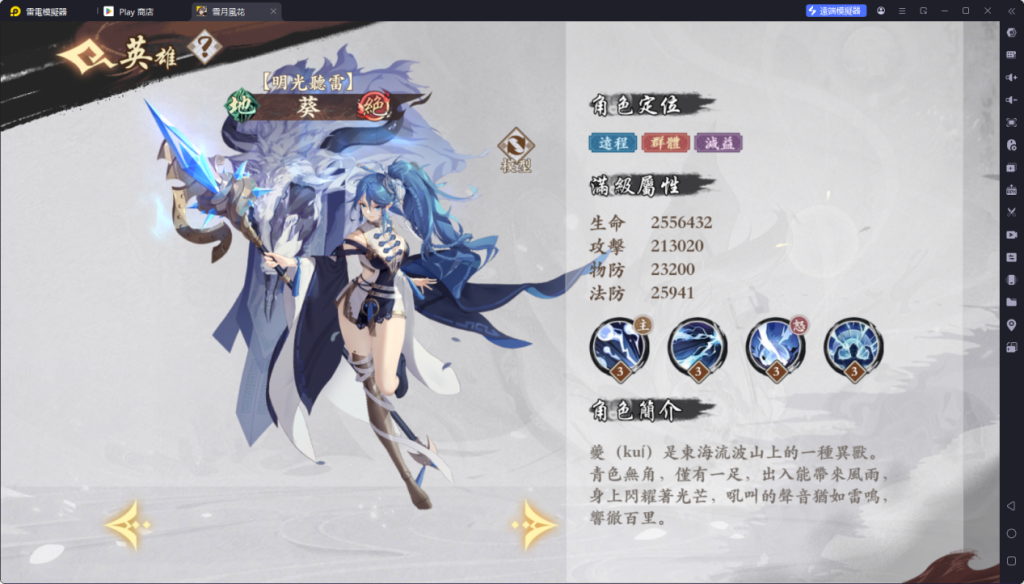
Task: Click the back arrow beside 英雄 title
Action: click(87, 57)
